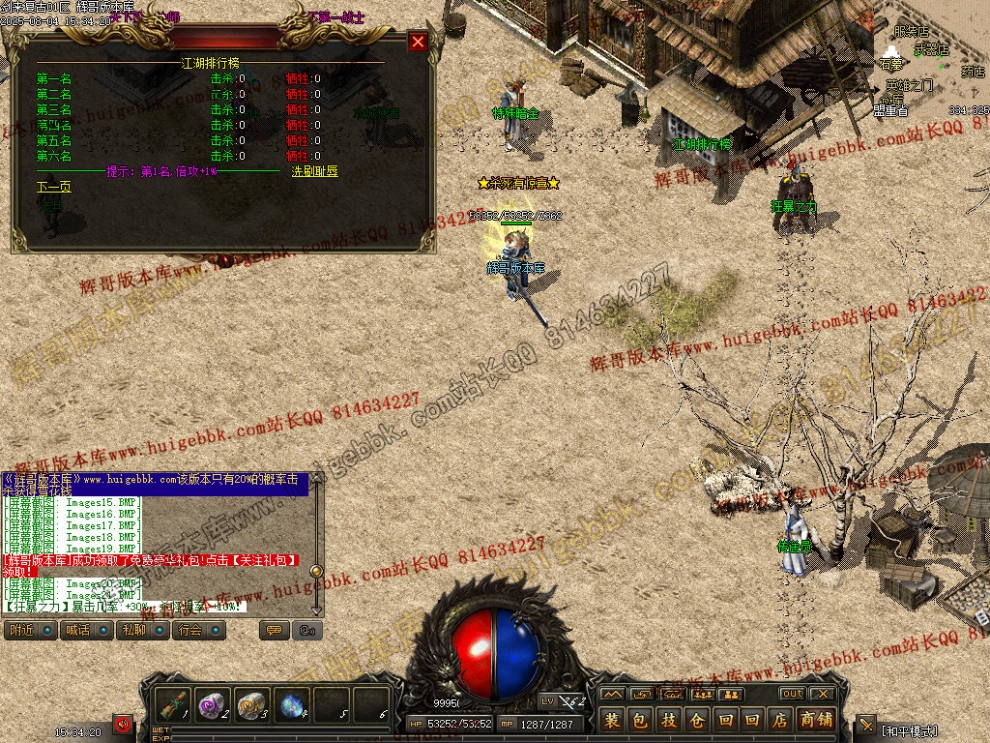Image resolution: width=990 pixels, height=743 pixels.
Task: Toggle the 私聊 private chat channel
Action: [x=142, y=630]
